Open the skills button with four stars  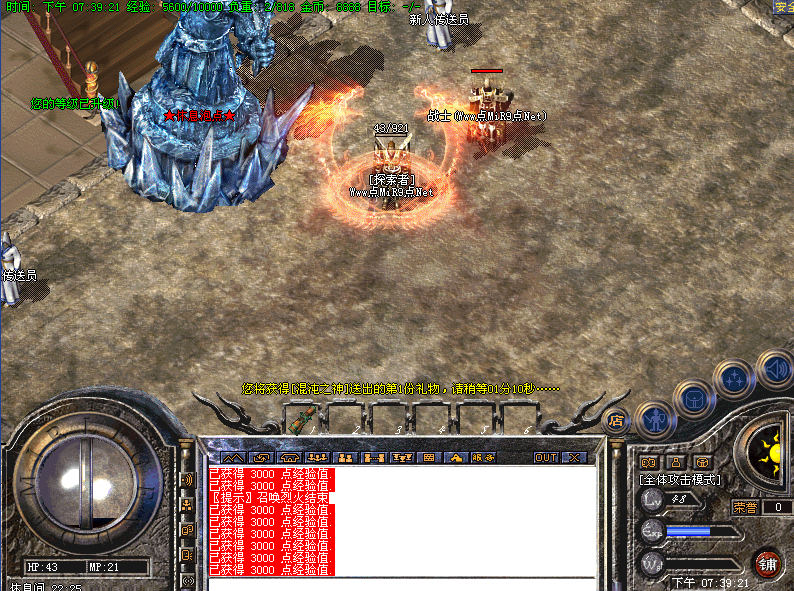pos(736,380)
